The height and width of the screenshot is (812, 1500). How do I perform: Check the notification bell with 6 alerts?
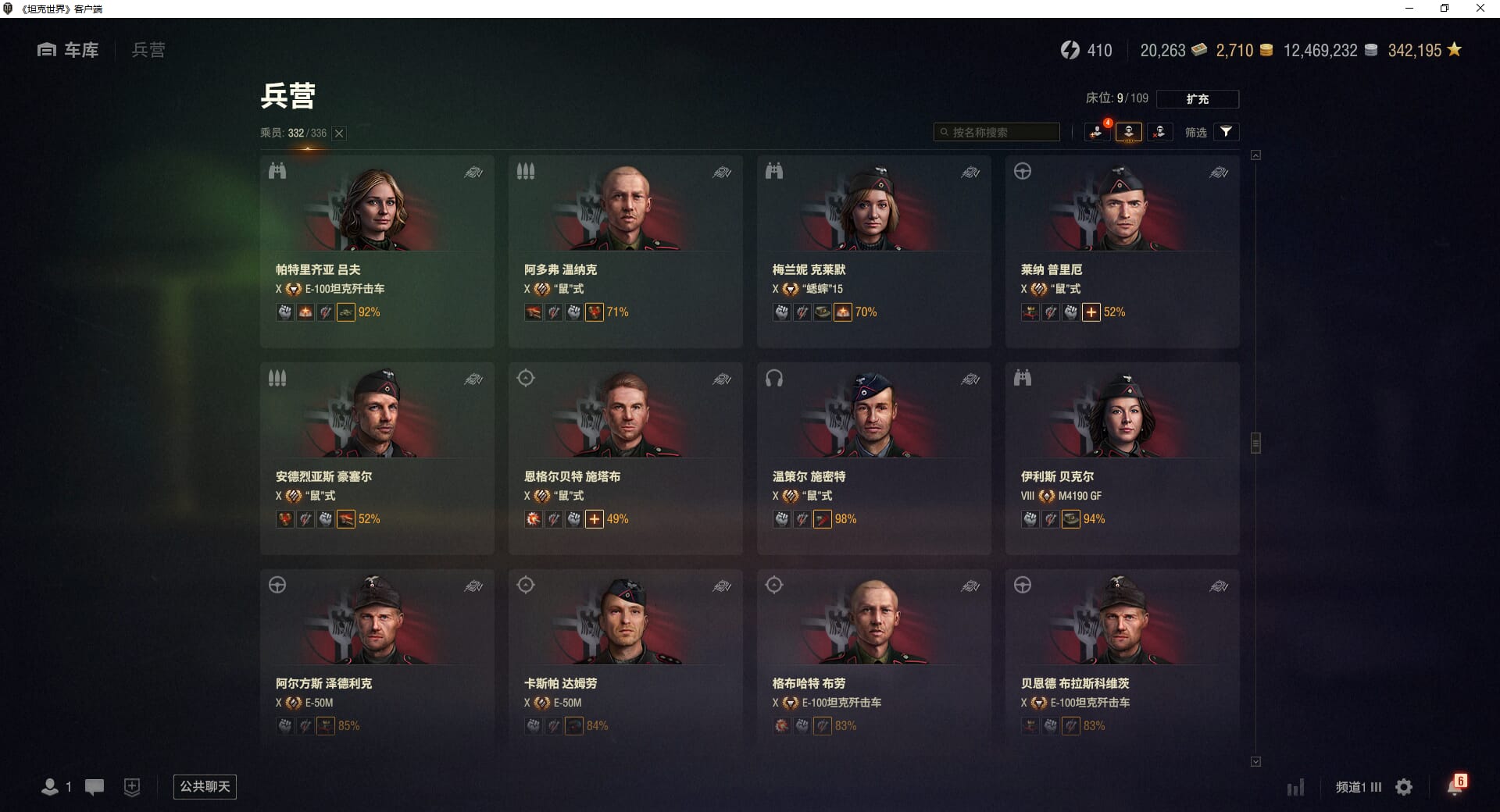coord(1455,786)
